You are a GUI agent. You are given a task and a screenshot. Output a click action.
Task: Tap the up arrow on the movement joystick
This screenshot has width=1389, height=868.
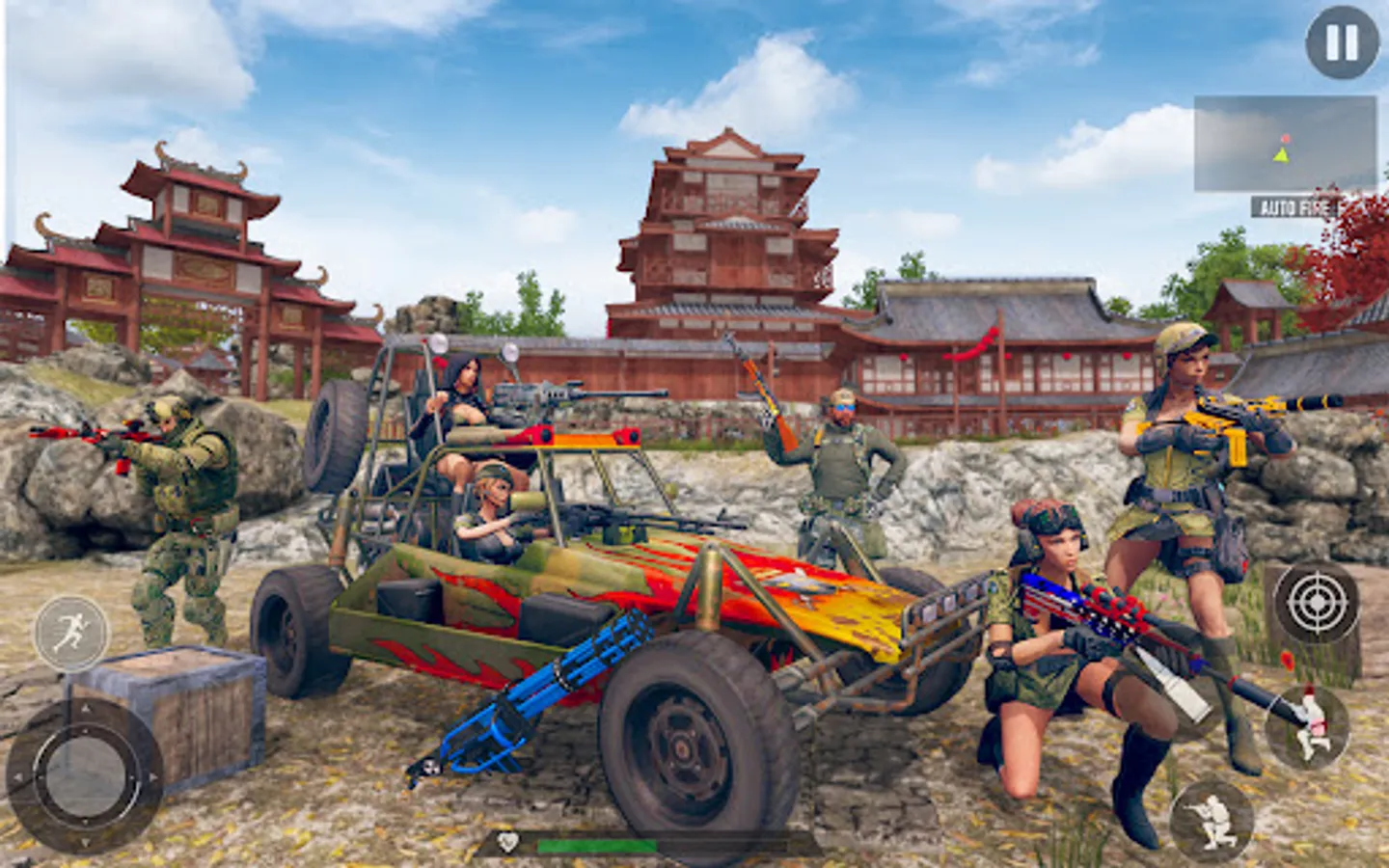[85, 709]
